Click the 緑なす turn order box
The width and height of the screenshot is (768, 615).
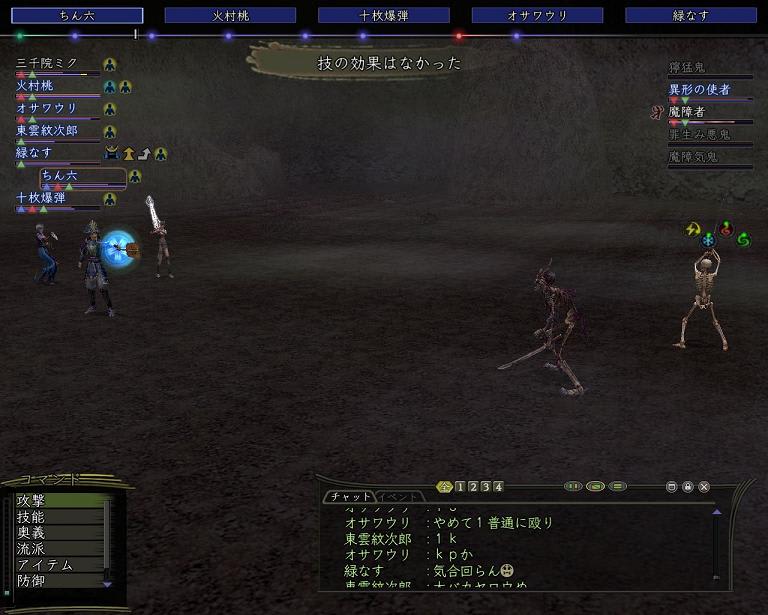[690, 16]
